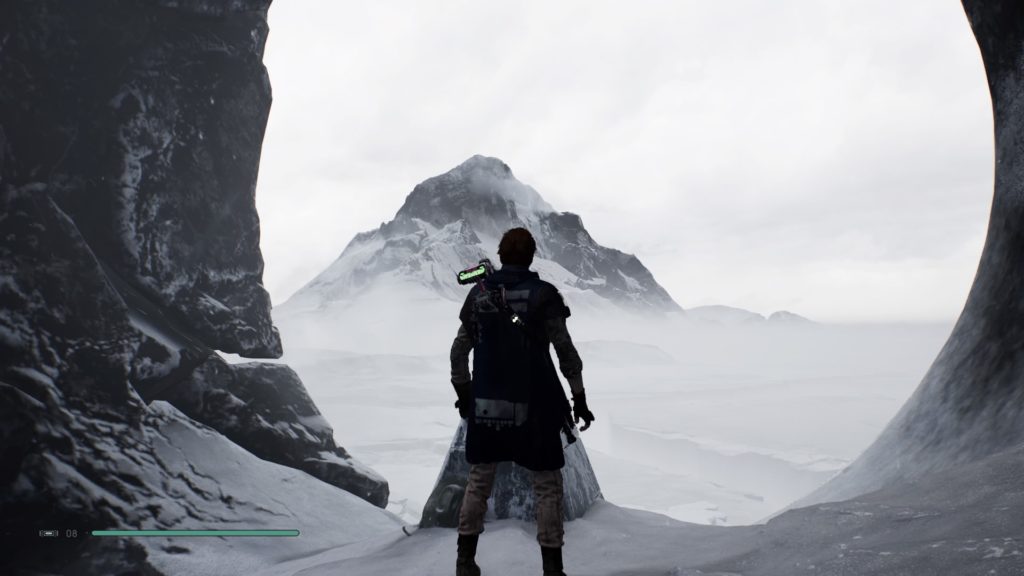
Task: Select the stim canister icon beside the health bar
Action: coord(49,533)
